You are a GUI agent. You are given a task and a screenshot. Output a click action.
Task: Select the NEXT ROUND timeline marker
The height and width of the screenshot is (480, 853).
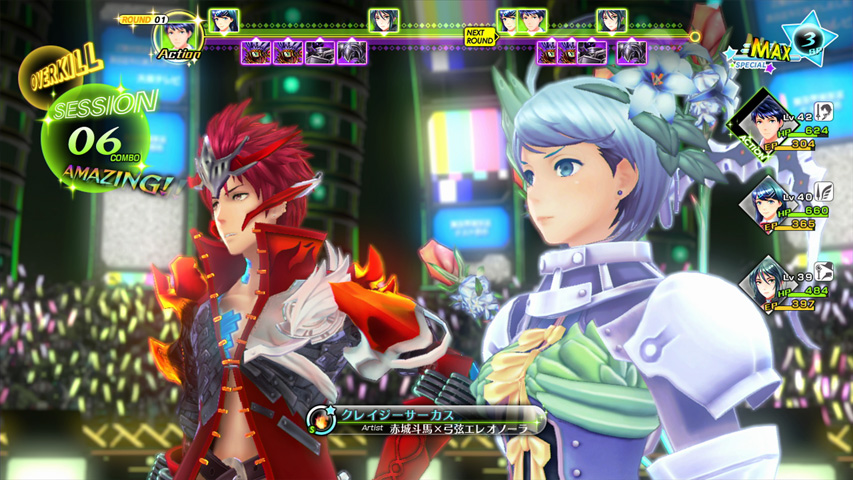point(480,34)
